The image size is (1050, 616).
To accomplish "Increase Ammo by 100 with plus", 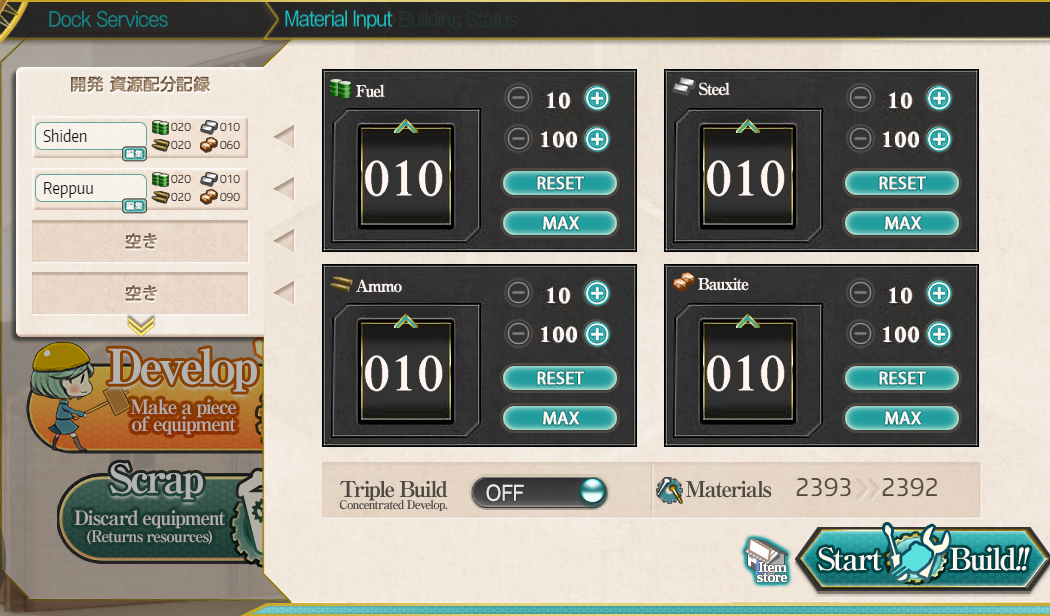I will tap(597, 334).
